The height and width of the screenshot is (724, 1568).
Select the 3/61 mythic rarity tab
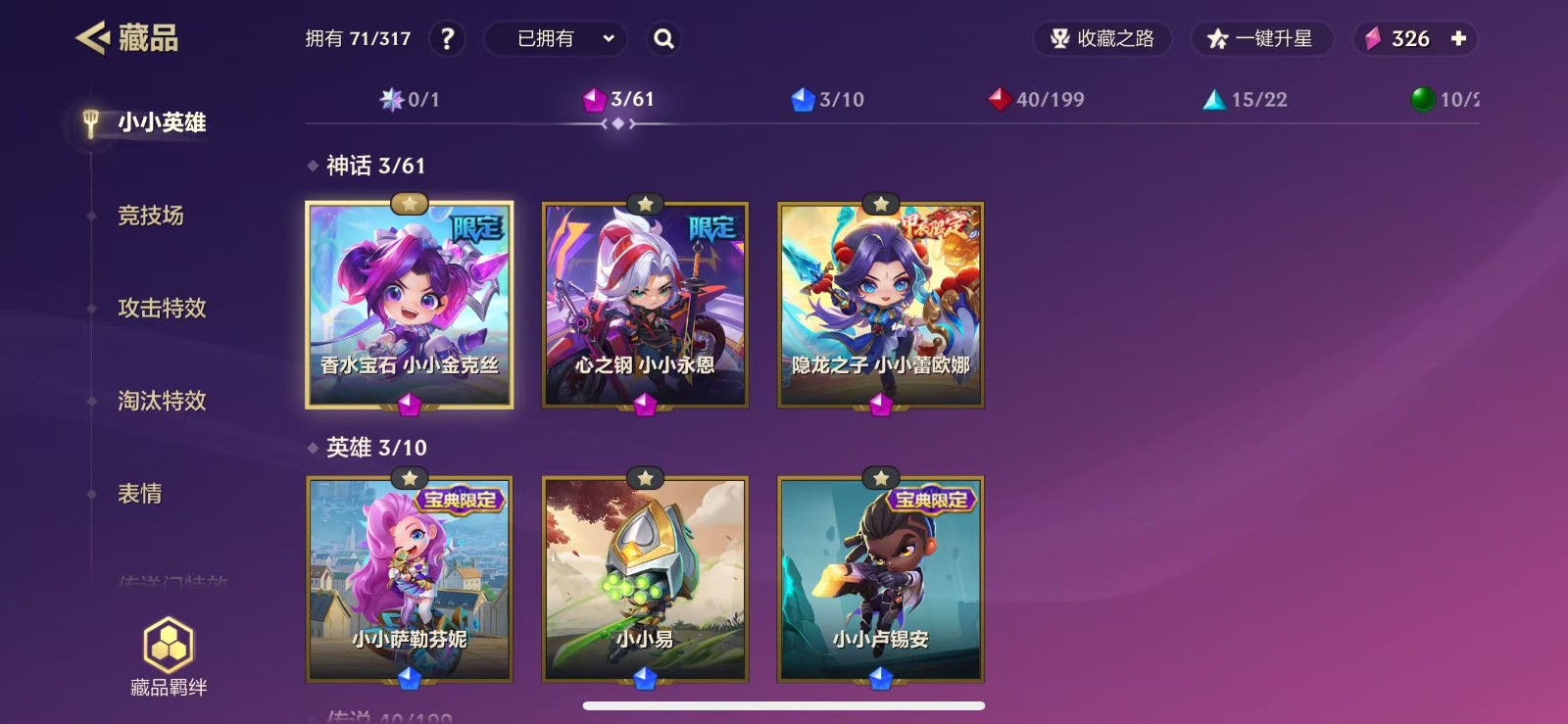[619, 99]
